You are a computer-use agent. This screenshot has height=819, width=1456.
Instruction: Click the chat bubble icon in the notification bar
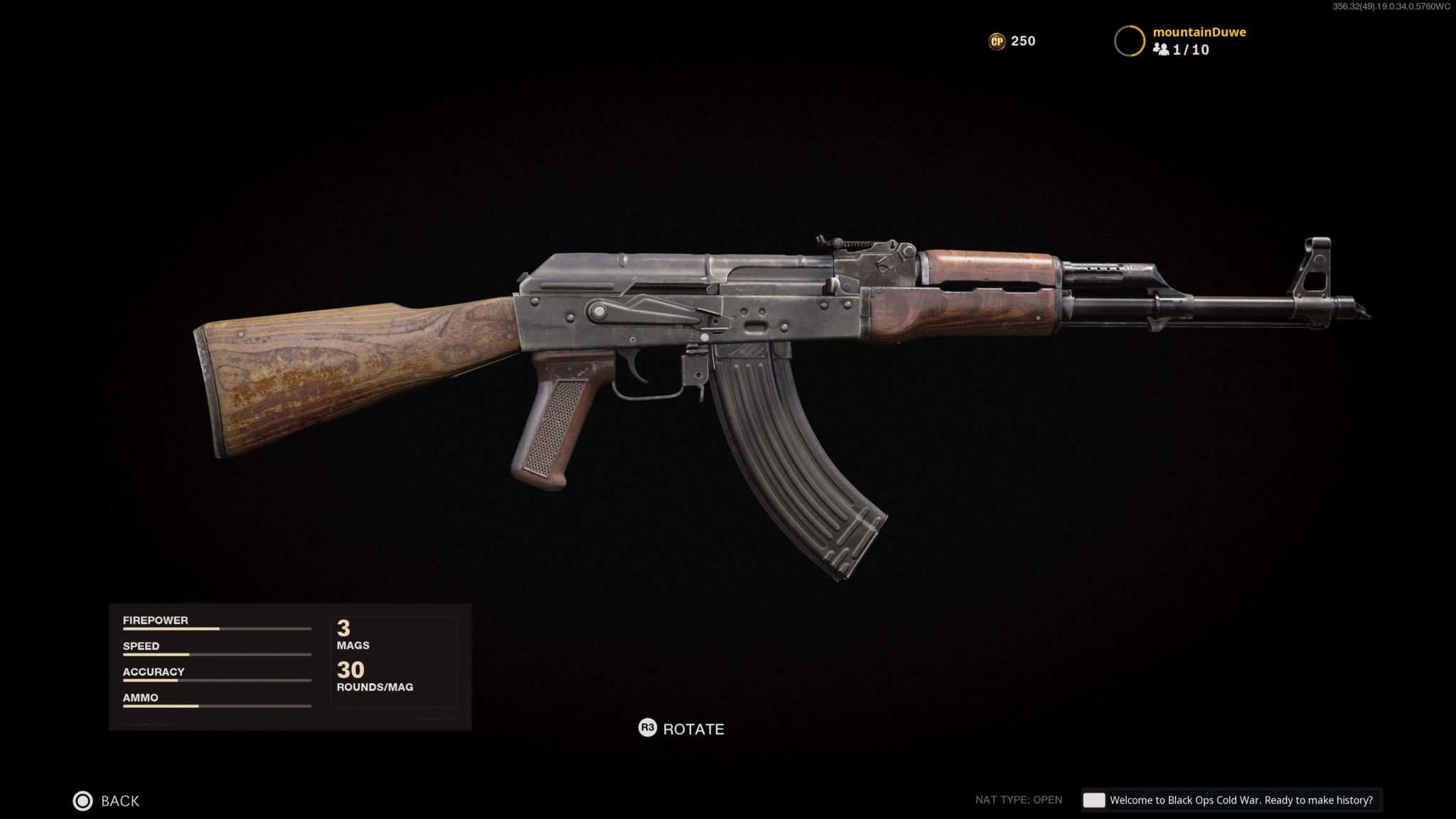pos(1094,800)
